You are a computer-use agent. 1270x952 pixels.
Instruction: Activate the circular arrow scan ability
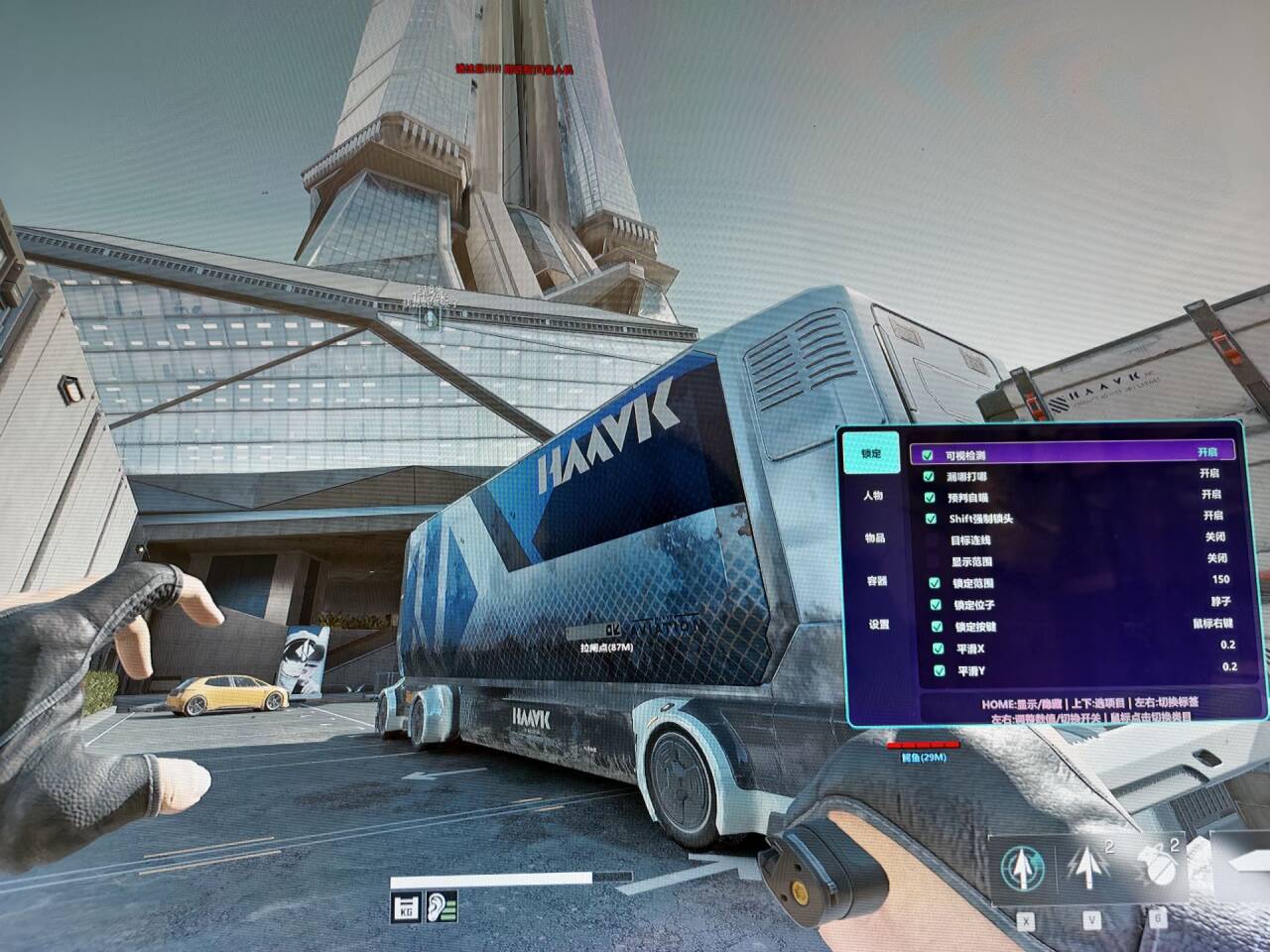[1023, 867]
